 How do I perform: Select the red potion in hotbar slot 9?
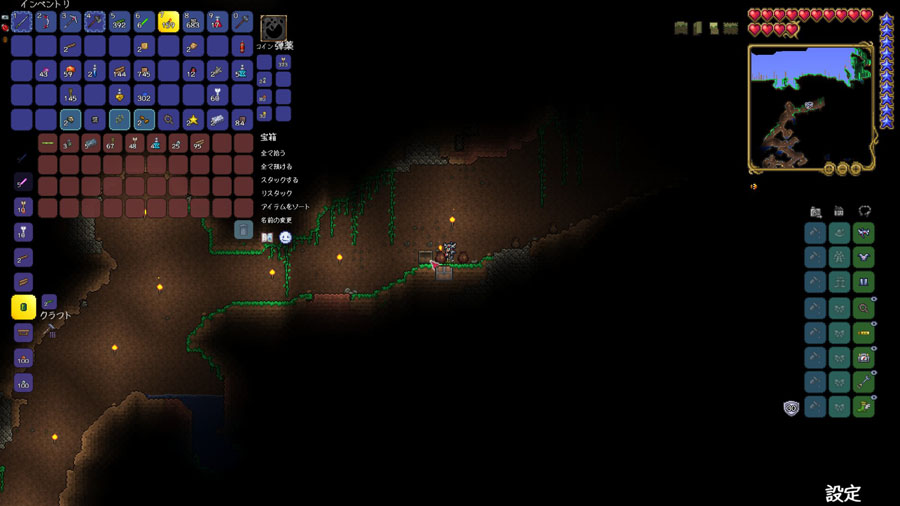[217, 21]
